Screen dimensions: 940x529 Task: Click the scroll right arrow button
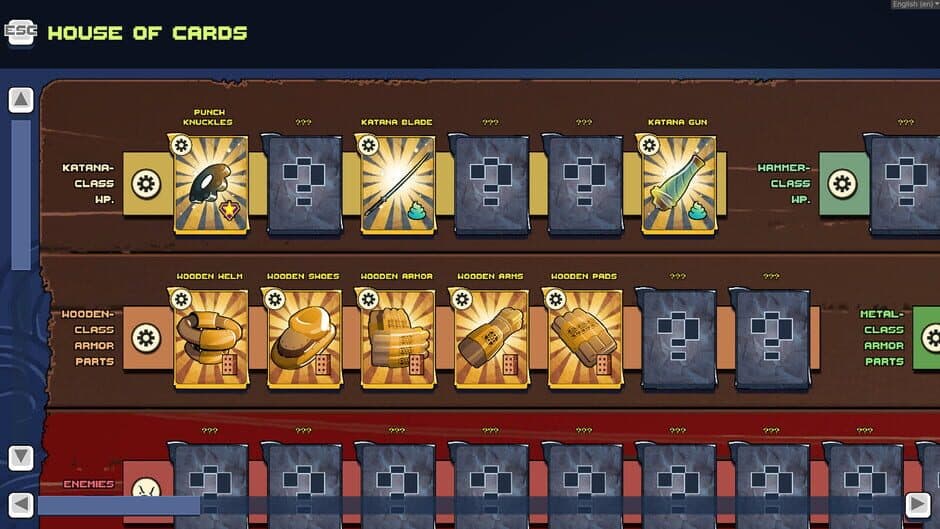(917, 505)
